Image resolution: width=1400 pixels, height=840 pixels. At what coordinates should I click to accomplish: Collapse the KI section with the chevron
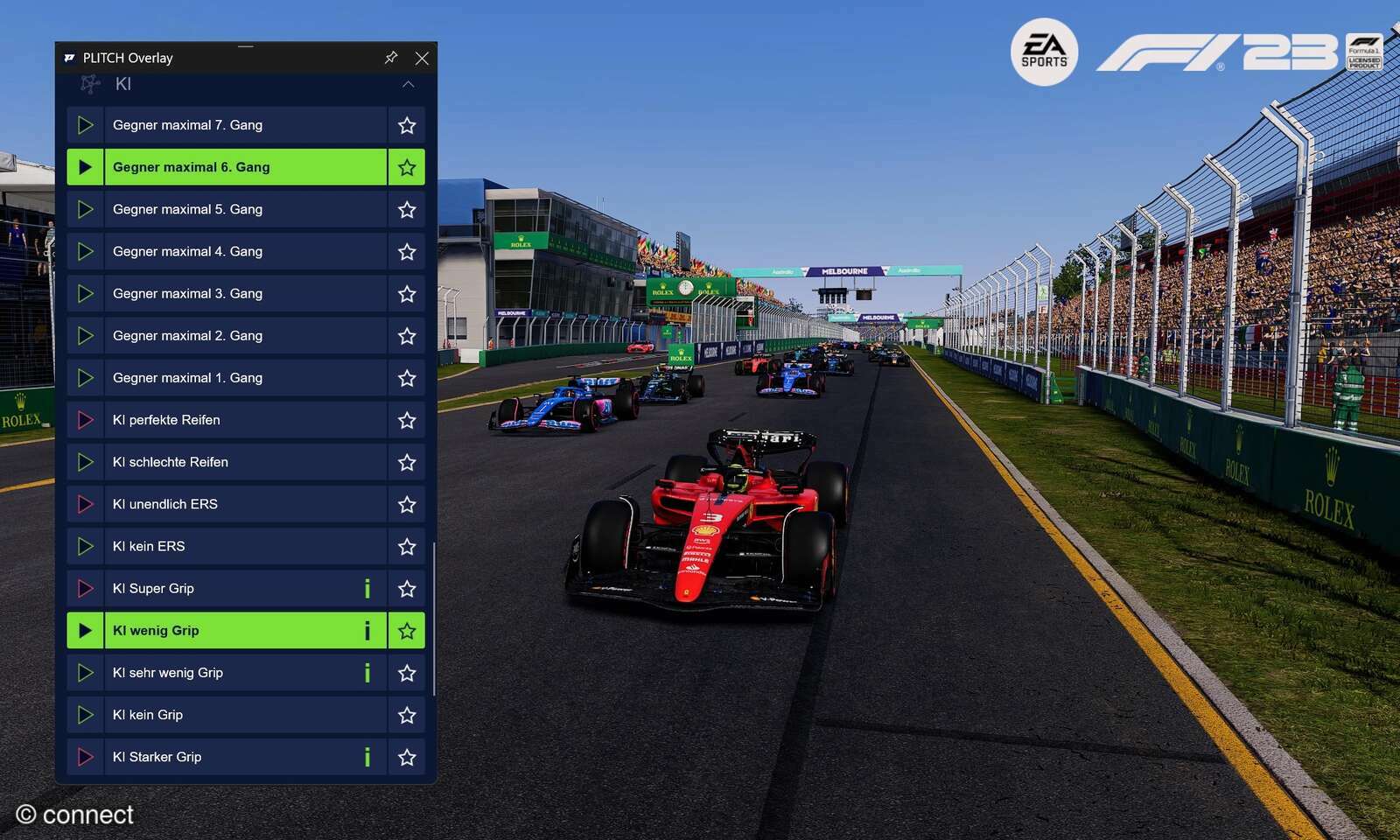(406, 84)
